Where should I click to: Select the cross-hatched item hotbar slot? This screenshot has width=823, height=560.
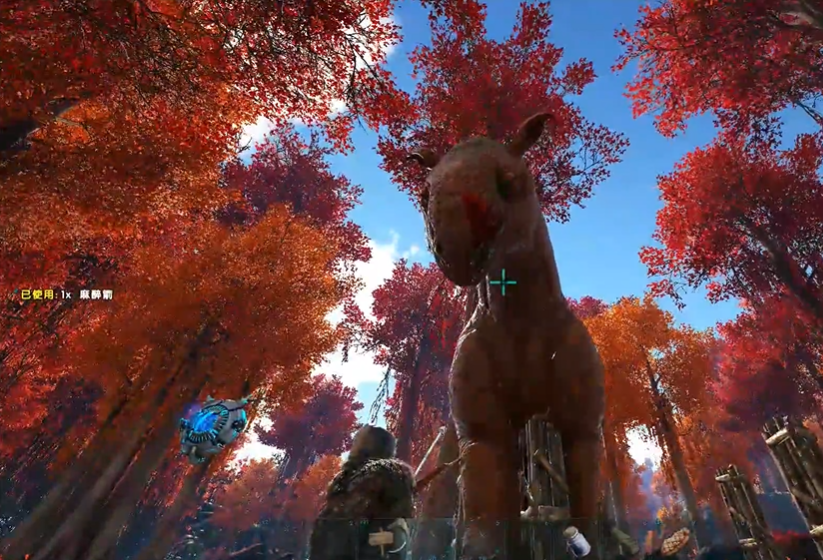(x=677, y=542)
